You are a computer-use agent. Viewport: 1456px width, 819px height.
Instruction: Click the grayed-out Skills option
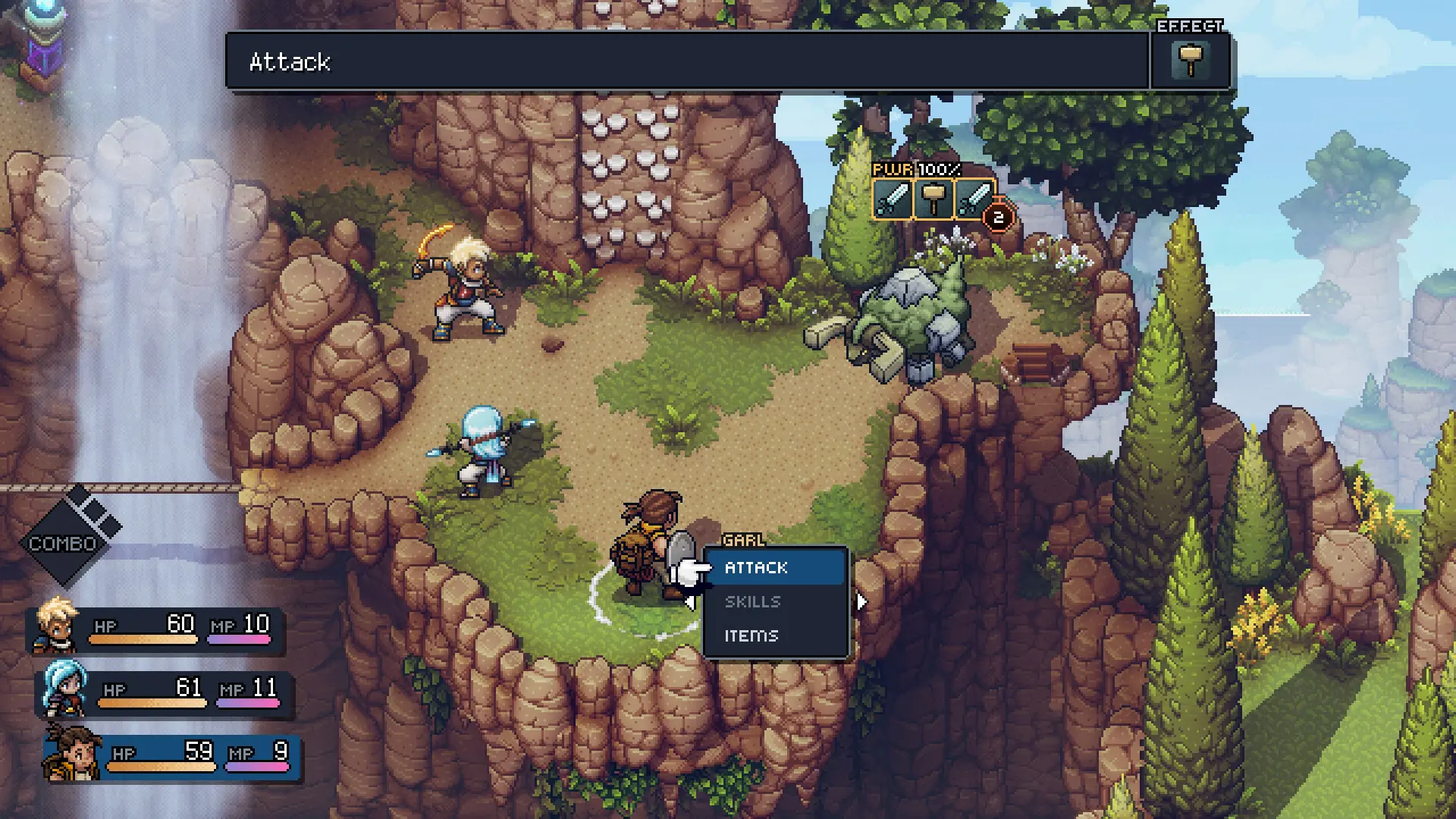click(755, 601)
